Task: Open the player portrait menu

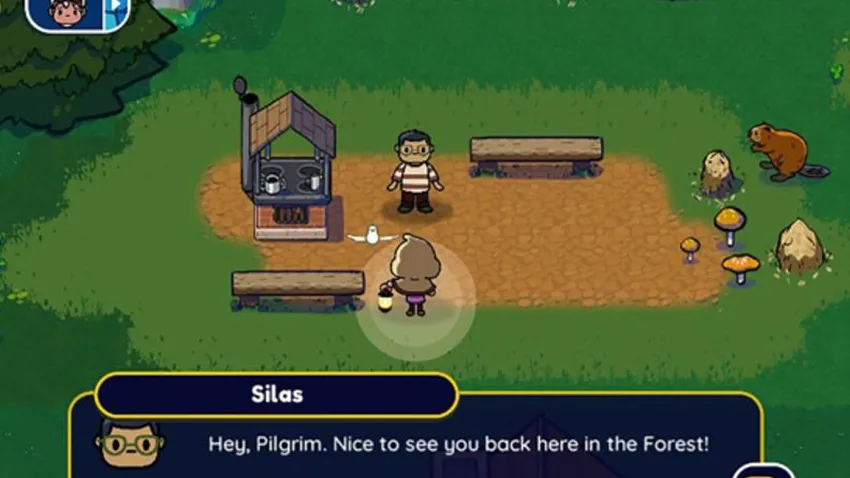Action: coord(66,12)
